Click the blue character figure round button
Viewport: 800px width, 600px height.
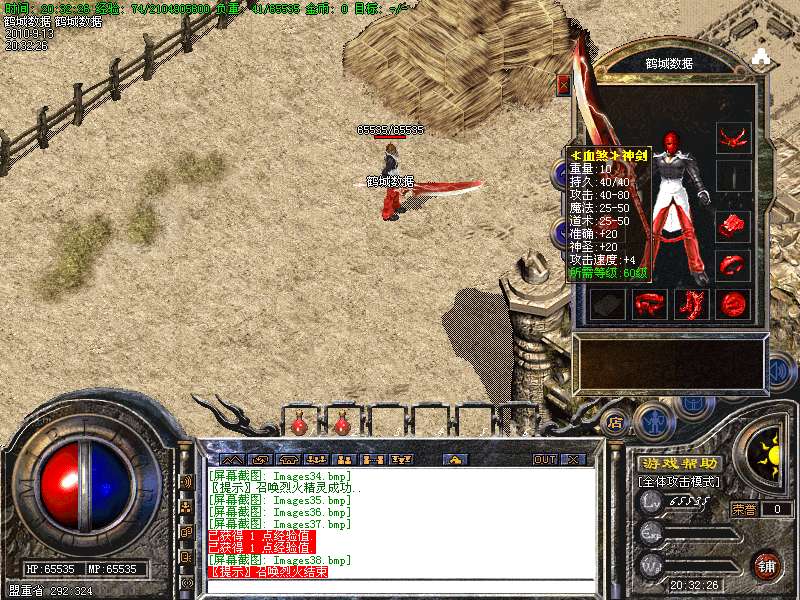coord(651,420)
